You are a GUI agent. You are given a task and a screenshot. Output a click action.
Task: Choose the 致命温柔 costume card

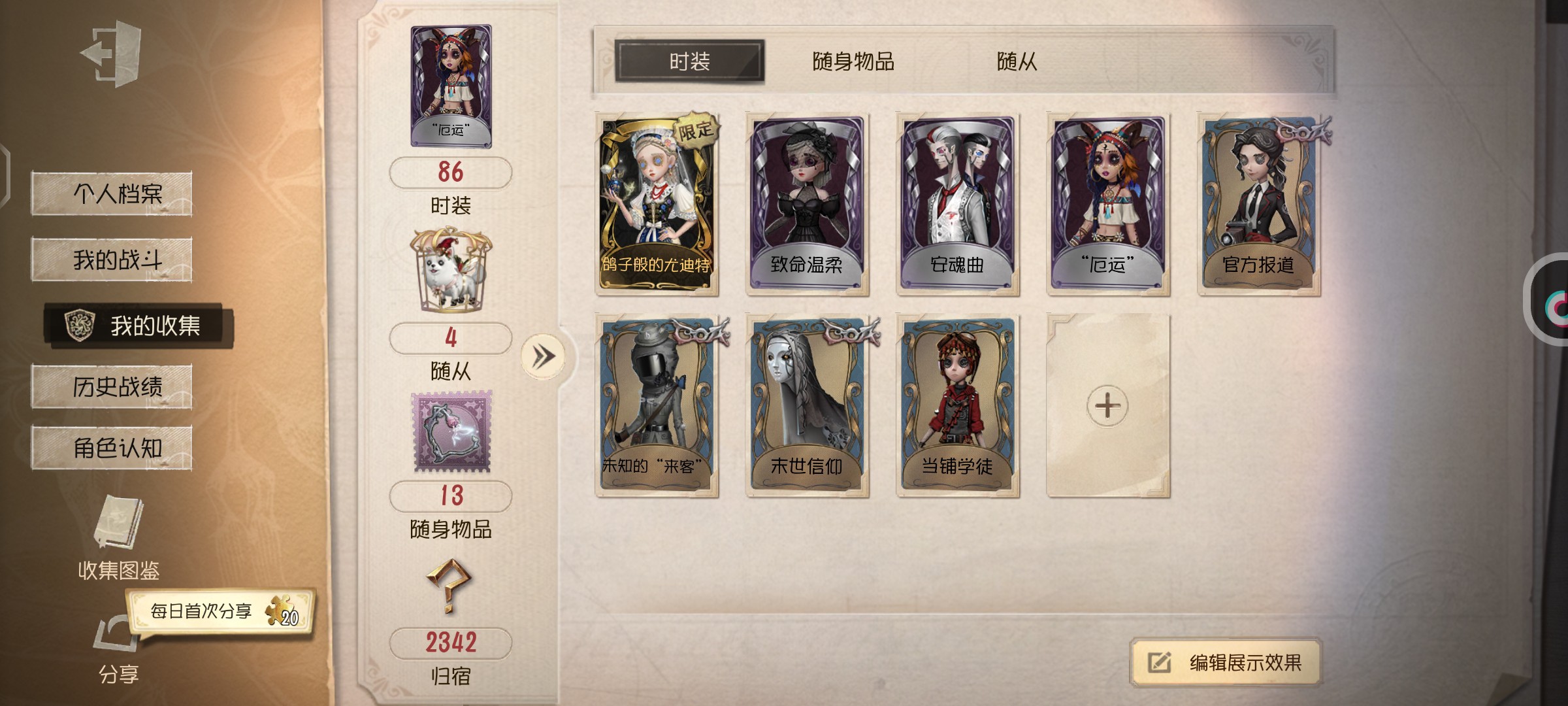[x=807, y=204]
